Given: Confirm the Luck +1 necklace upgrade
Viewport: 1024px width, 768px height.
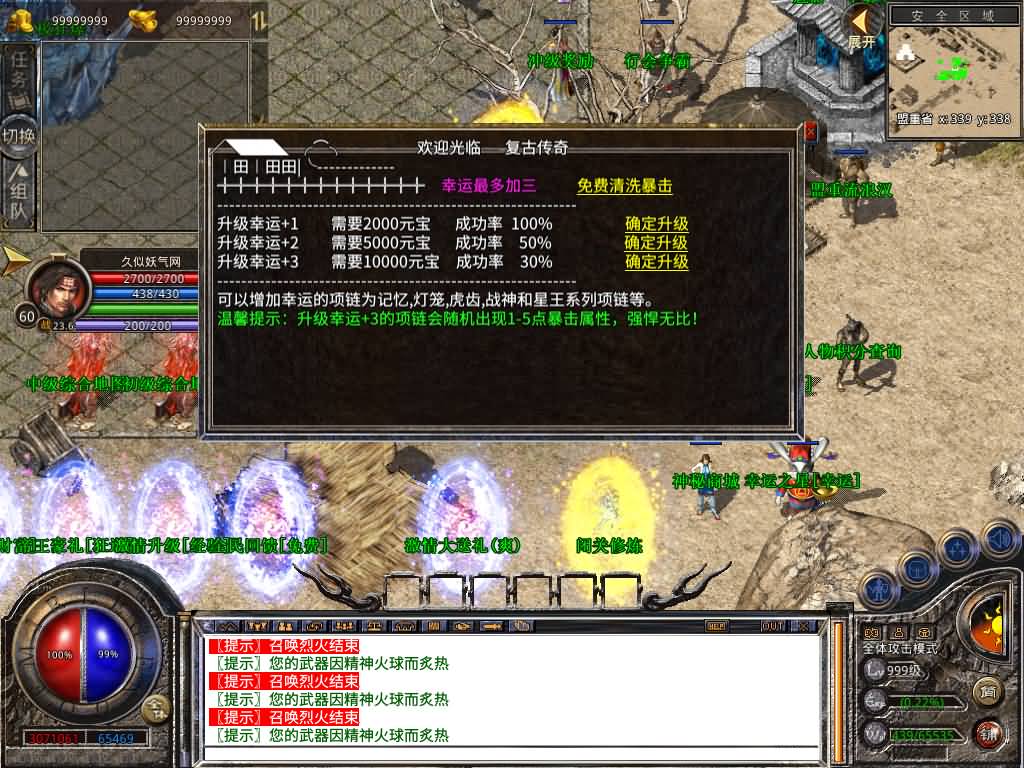Looking at the screenshot, I should click(656, 224).
